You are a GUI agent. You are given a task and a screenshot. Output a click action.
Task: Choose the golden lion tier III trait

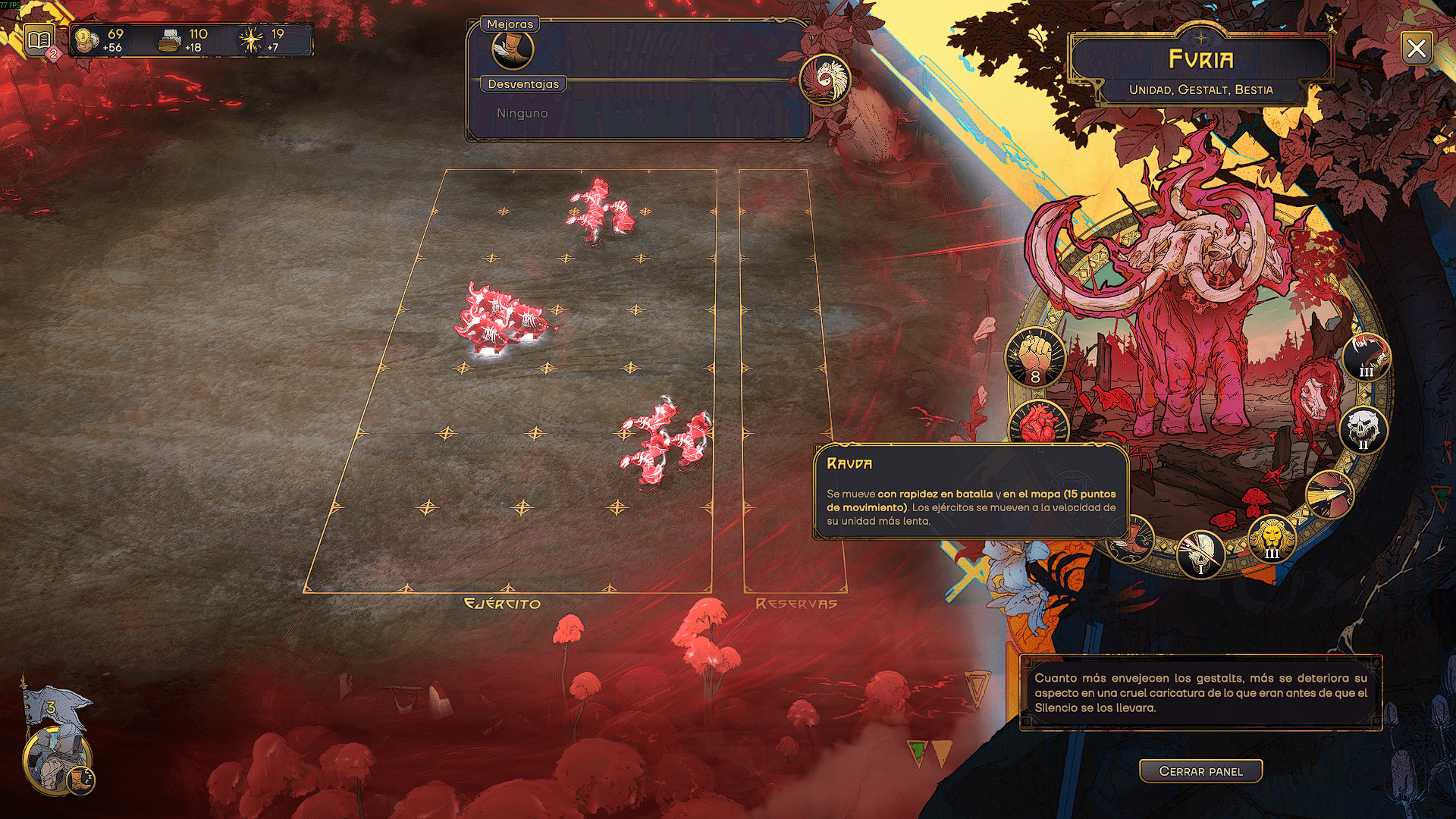[x=1272, y=539]
